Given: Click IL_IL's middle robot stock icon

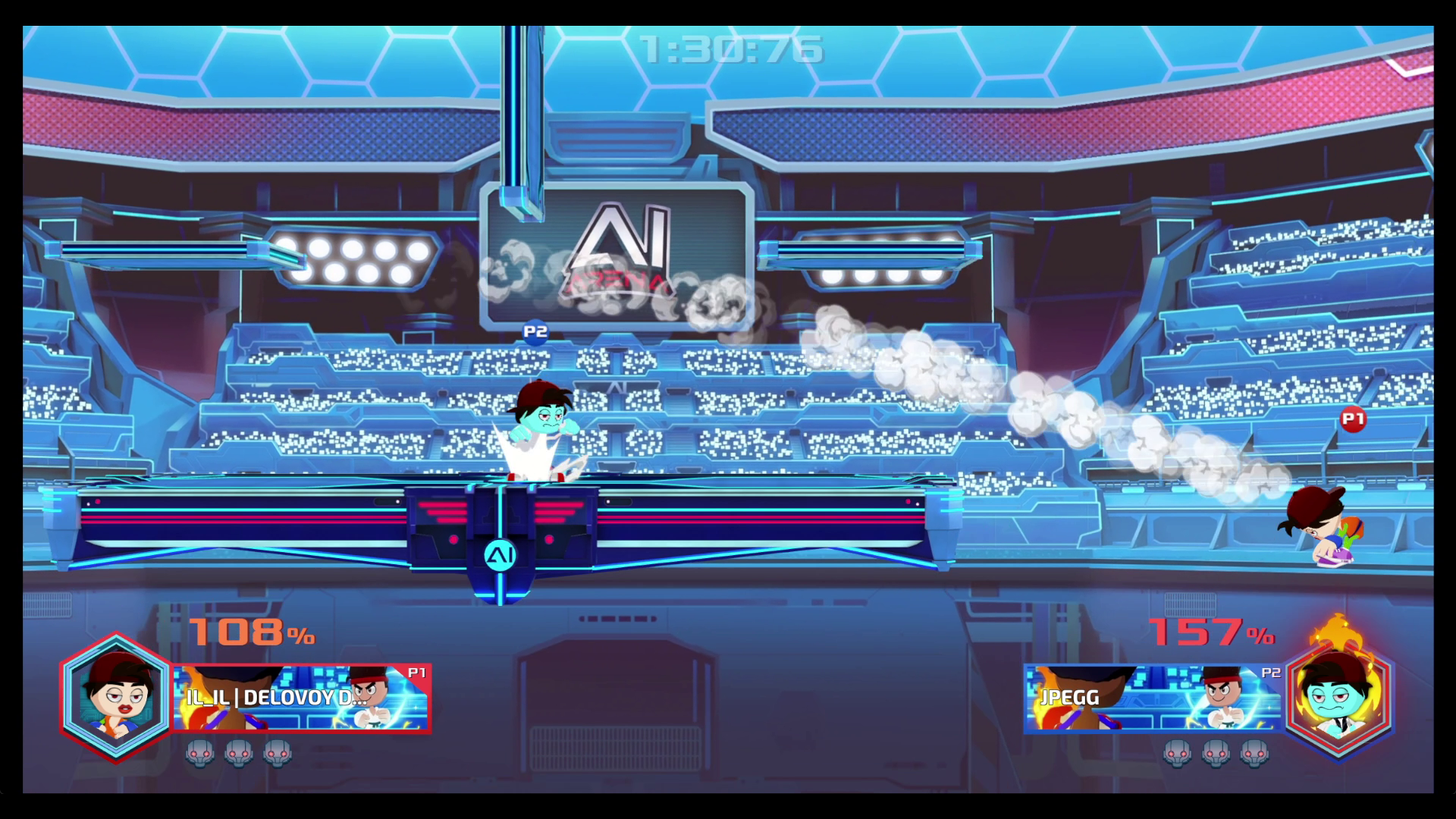Looking at the screenshot, I should (x=240, y=752).
